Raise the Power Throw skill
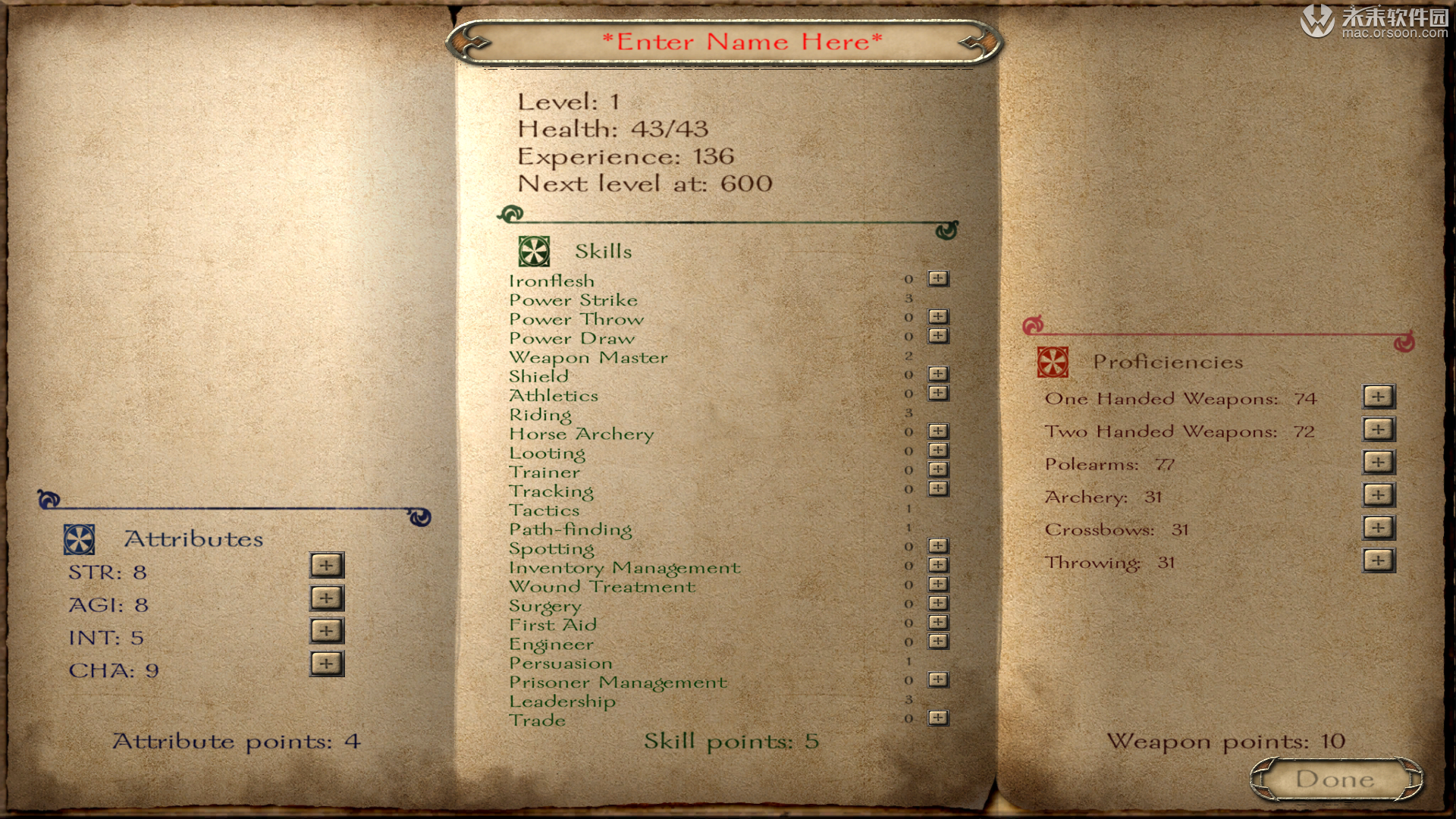Viewport: 1456px width, 819px height. point(938,316)
